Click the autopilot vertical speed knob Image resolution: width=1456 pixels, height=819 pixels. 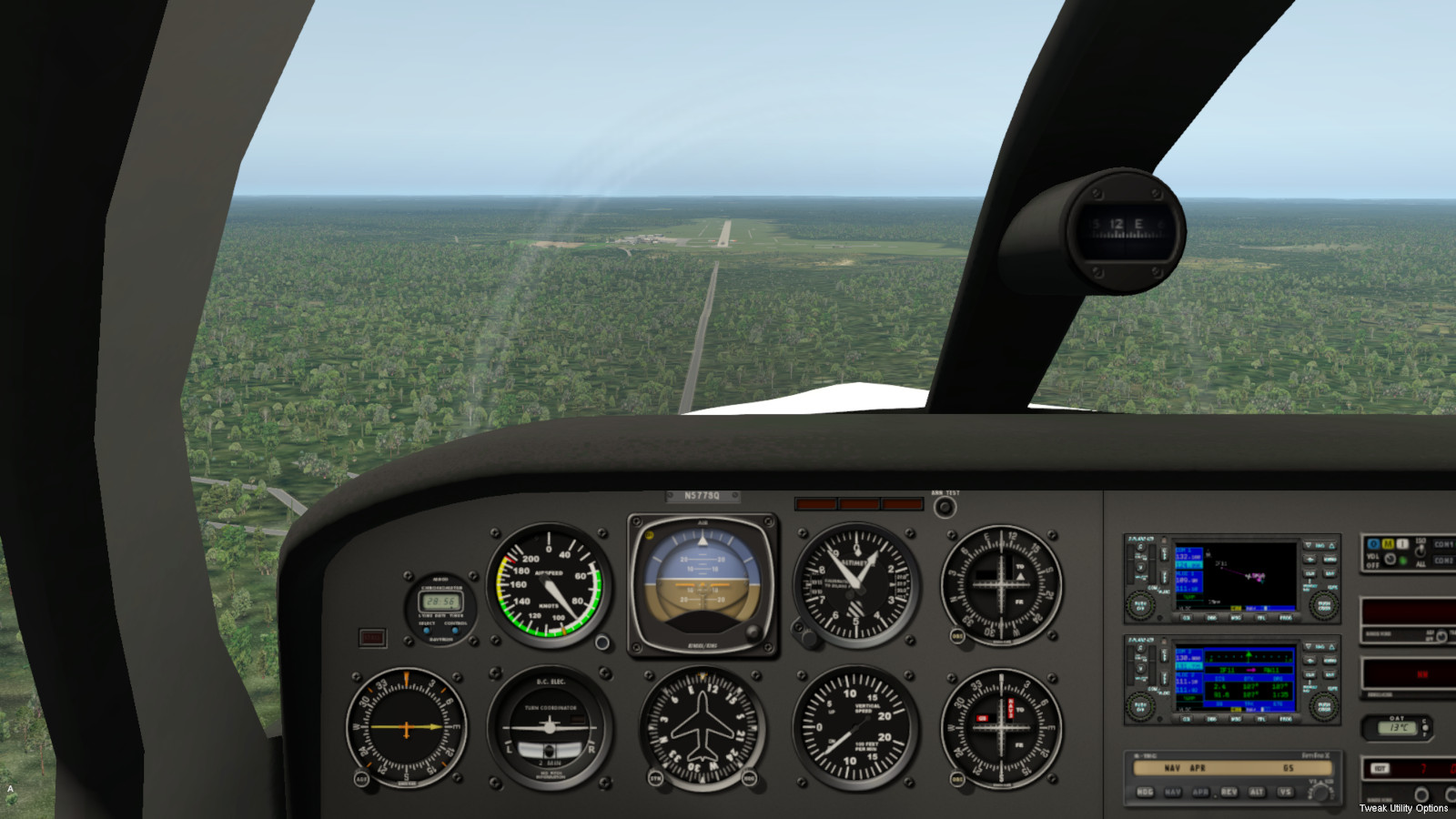1320,792
